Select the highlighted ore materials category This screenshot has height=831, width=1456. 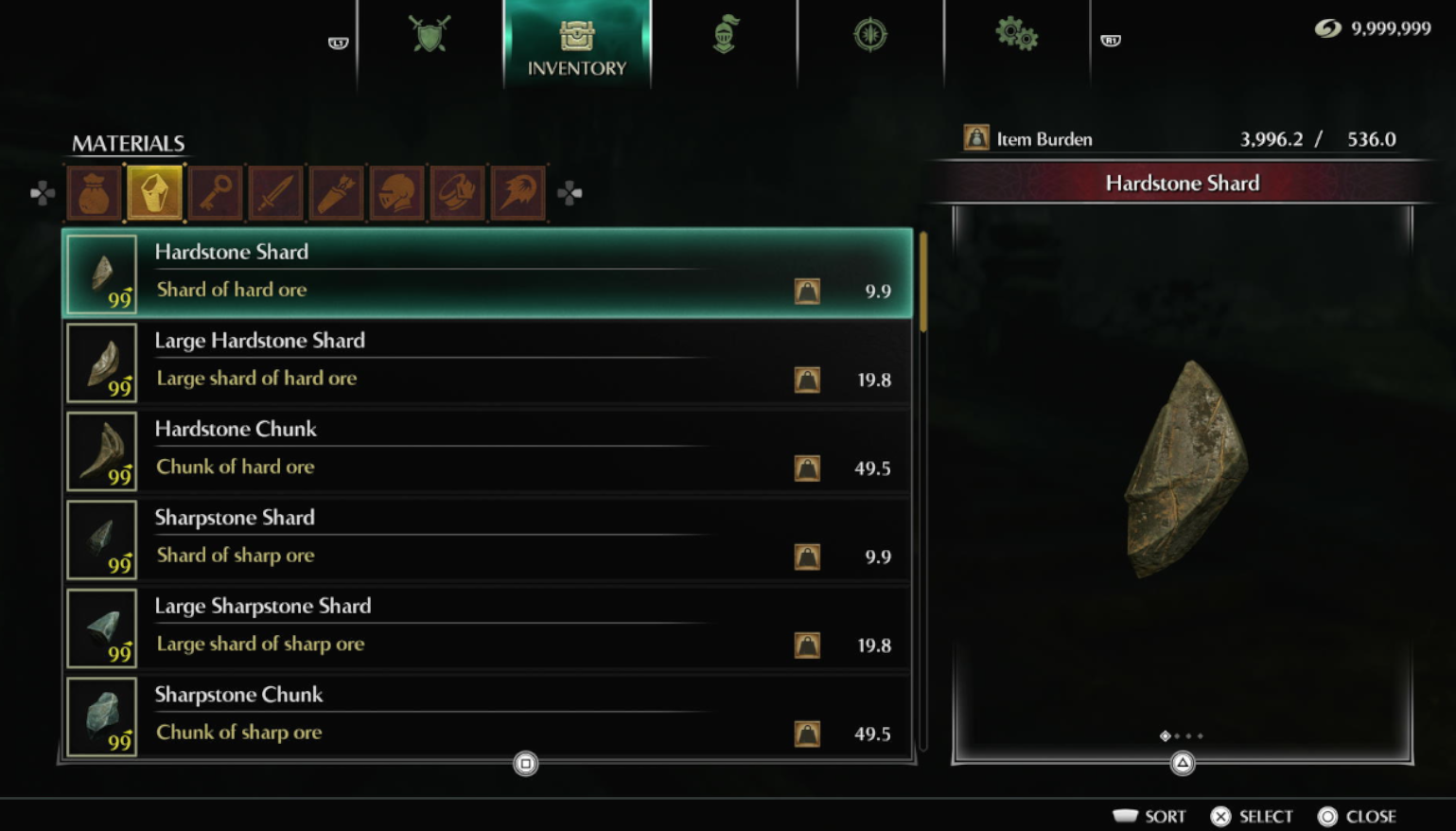tap(155, 193)
